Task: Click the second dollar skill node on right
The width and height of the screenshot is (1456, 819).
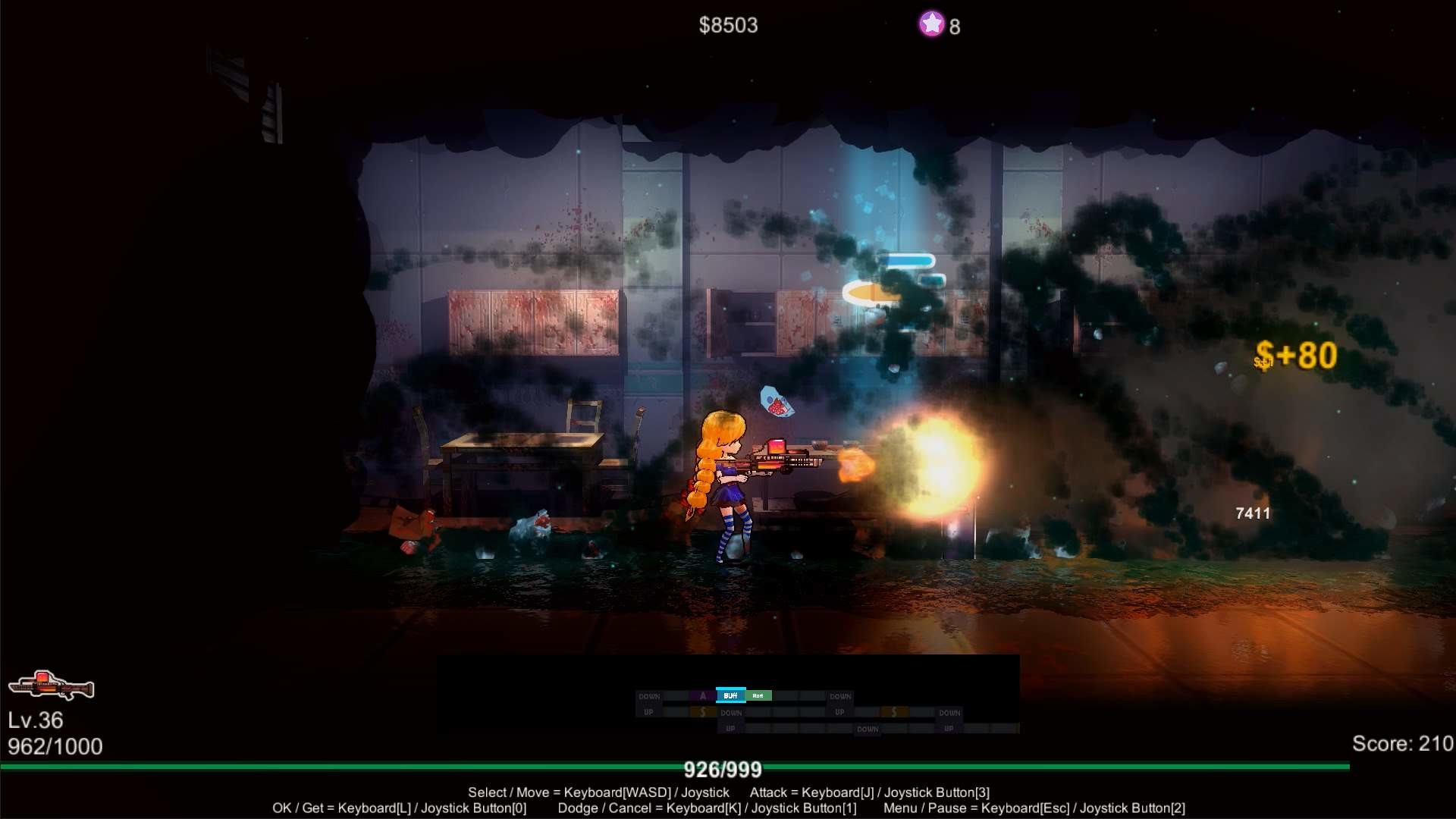Action: coord(894,712)
